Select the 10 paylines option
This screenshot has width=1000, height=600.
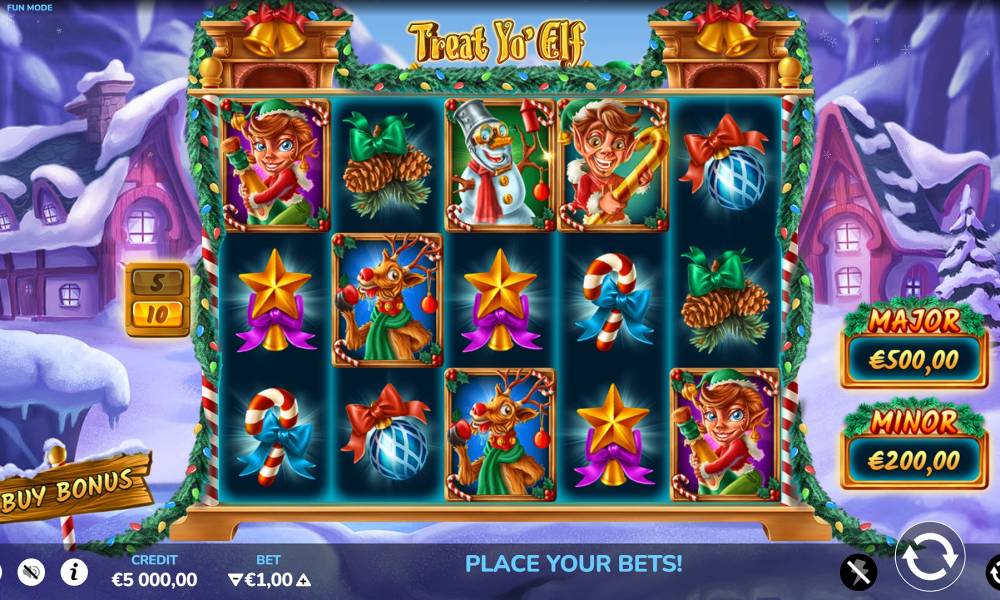coord(157,315)
